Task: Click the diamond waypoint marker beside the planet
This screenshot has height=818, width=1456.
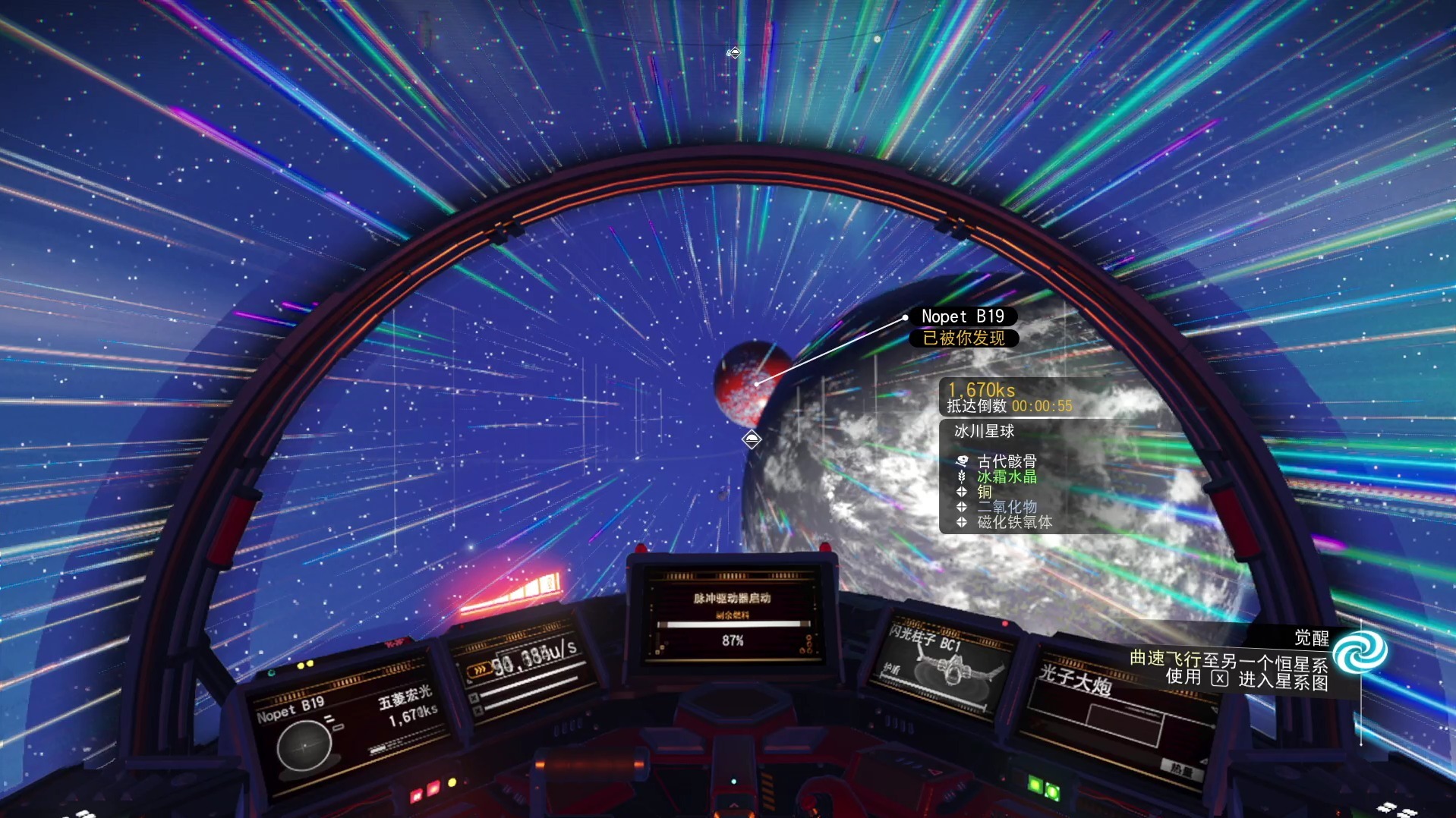Action: (751, 439)
